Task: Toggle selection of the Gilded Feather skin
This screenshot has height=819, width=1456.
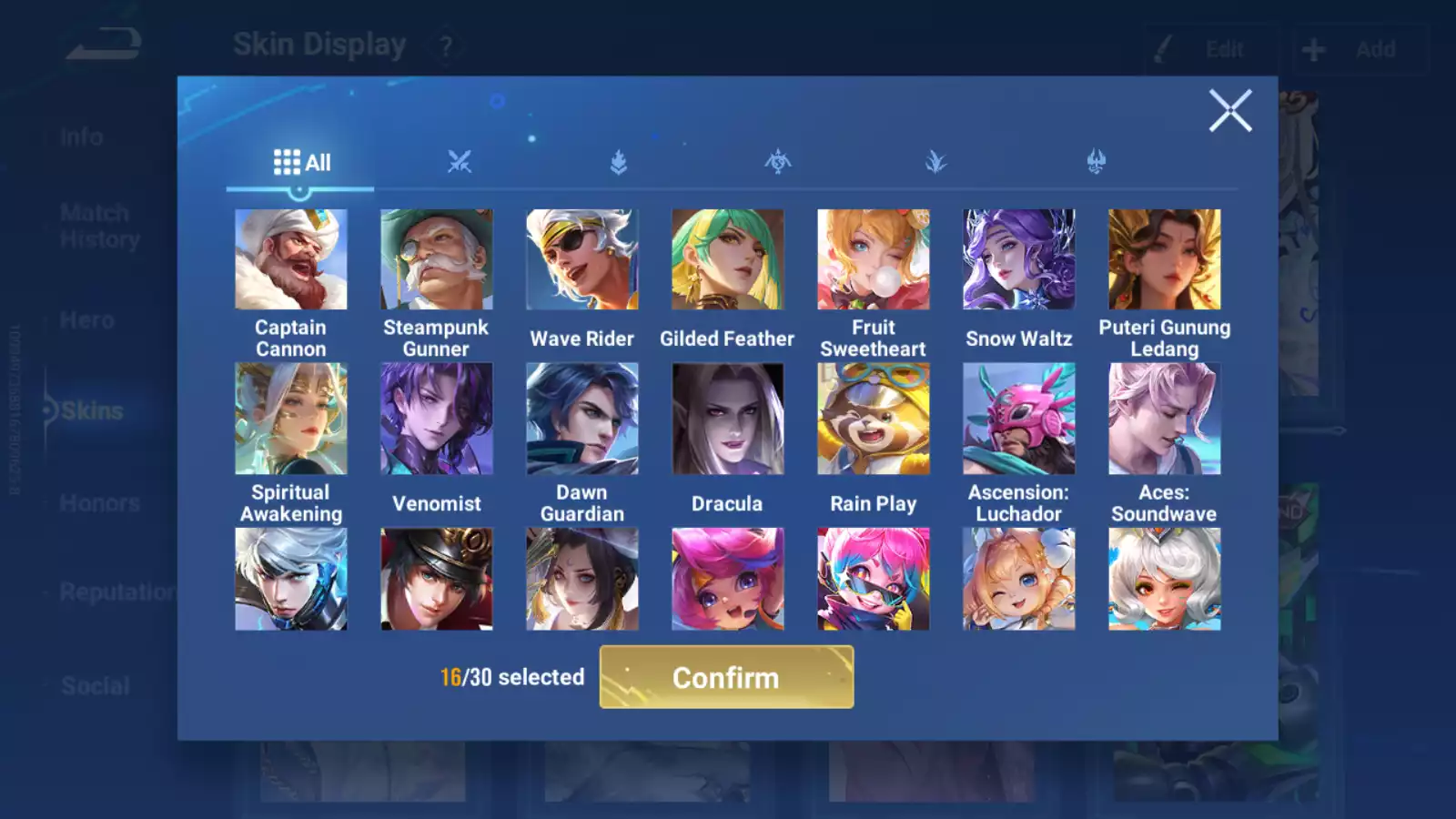Action: tap(728, 259)
